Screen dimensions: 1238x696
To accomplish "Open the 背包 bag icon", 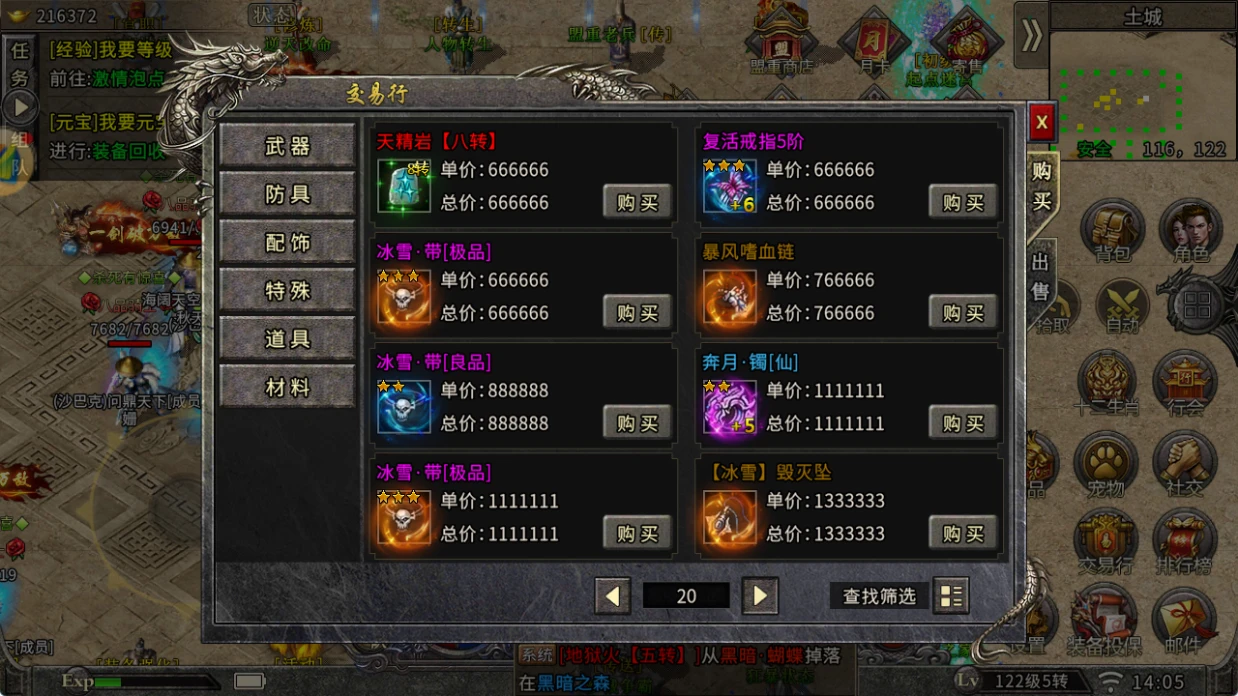I will 1112,232.
